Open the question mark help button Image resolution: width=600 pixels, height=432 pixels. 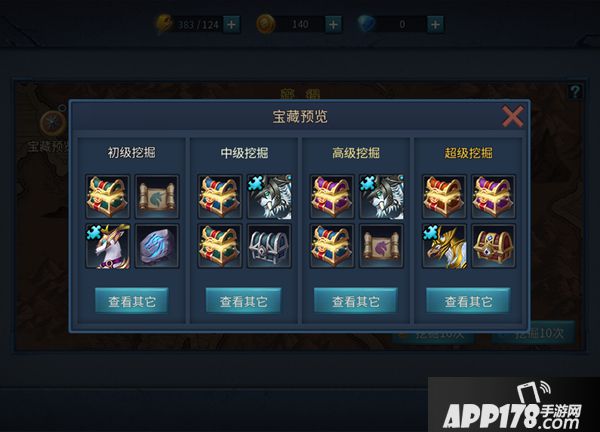click(574, 92)
